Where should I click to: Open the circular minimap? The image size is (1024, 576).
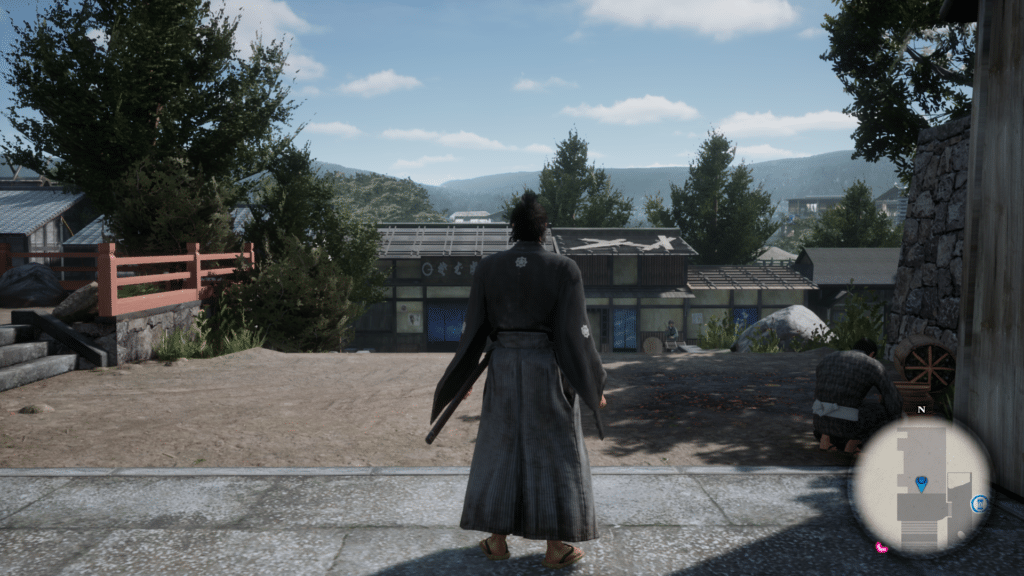(x=921, y=485)
